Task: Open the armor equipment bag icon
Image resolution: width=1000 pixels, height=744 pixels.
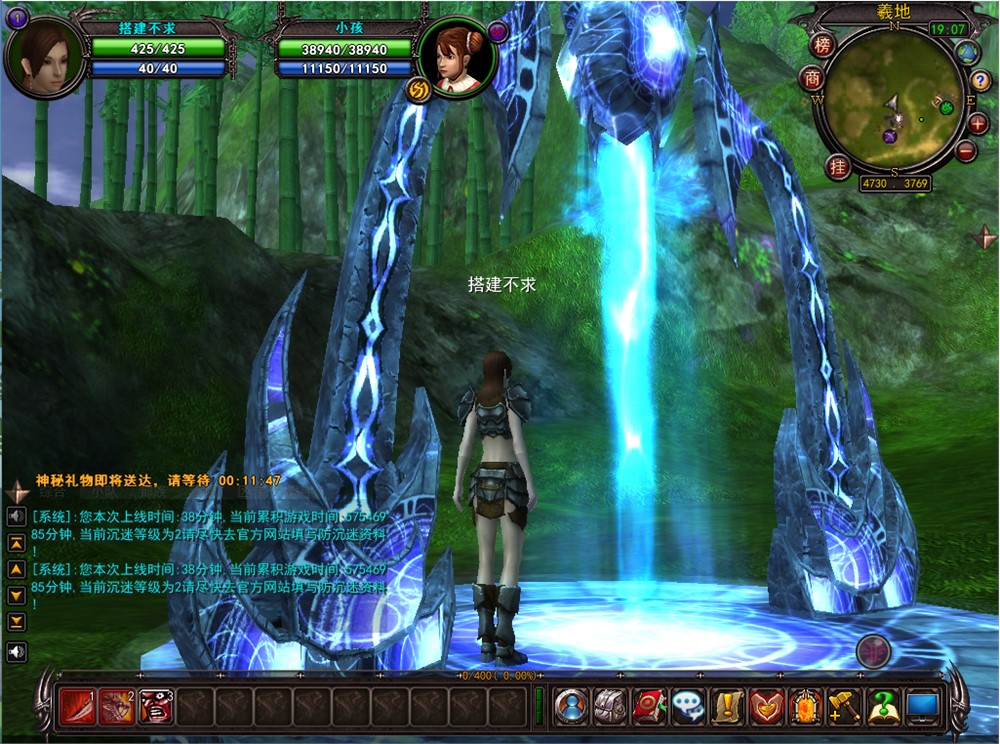Action: point(609,707)
